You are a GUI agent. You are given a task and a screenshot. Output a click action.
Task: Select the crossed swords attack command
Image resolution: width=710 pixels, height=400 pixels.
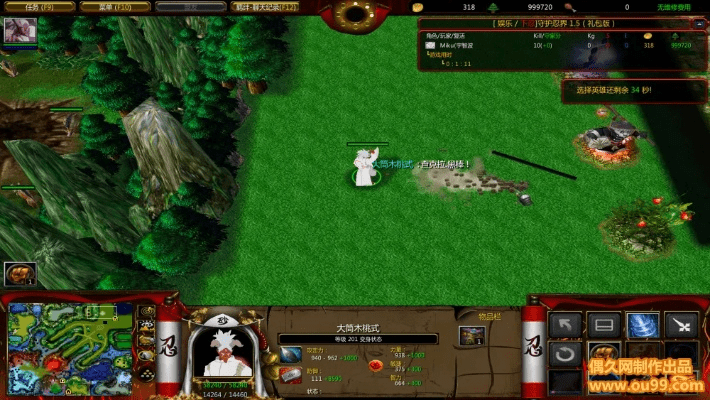[x=681, y=325]
